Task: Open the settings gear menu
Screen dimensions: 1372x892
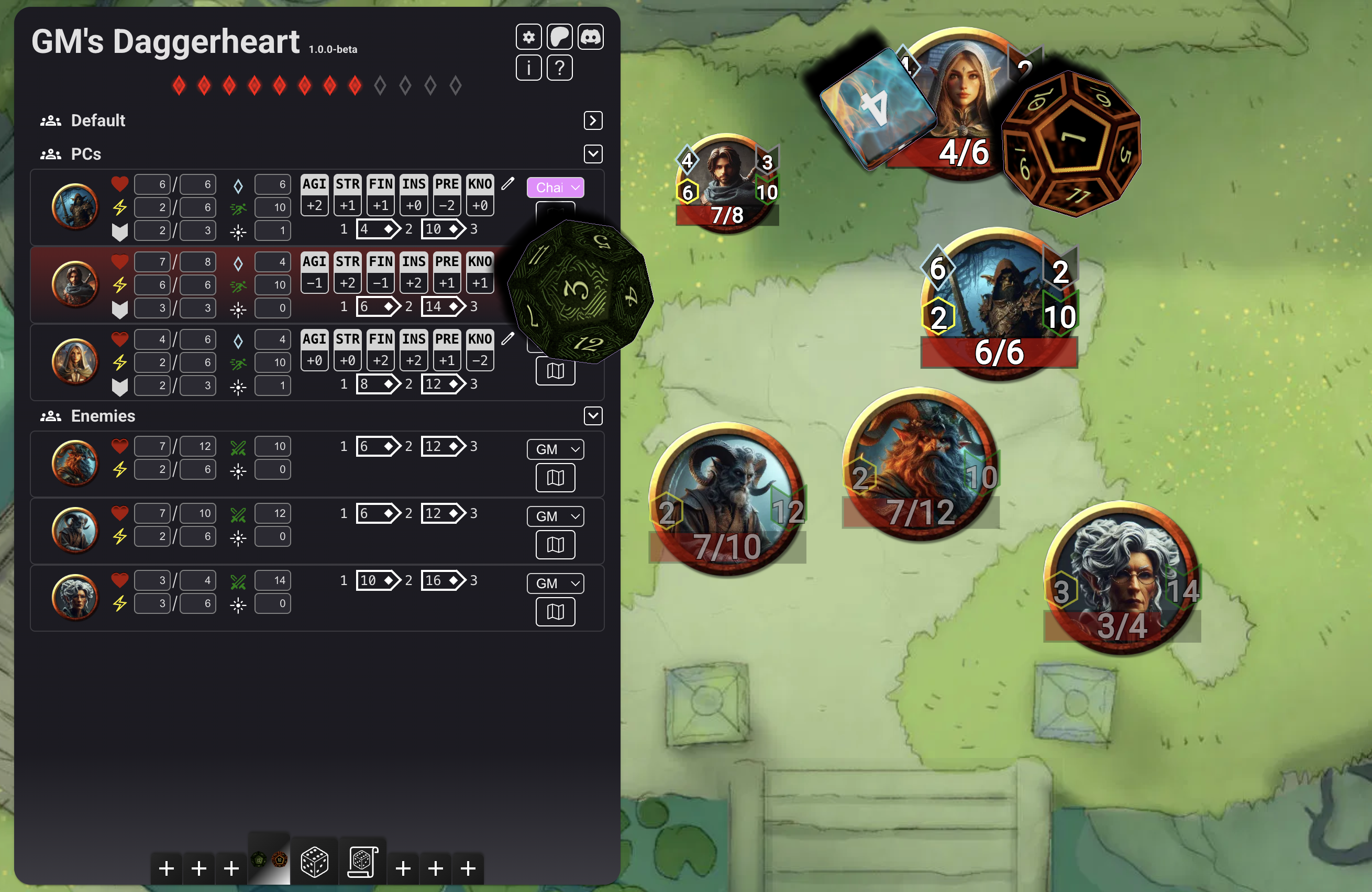Action: (x=528, y=38)
